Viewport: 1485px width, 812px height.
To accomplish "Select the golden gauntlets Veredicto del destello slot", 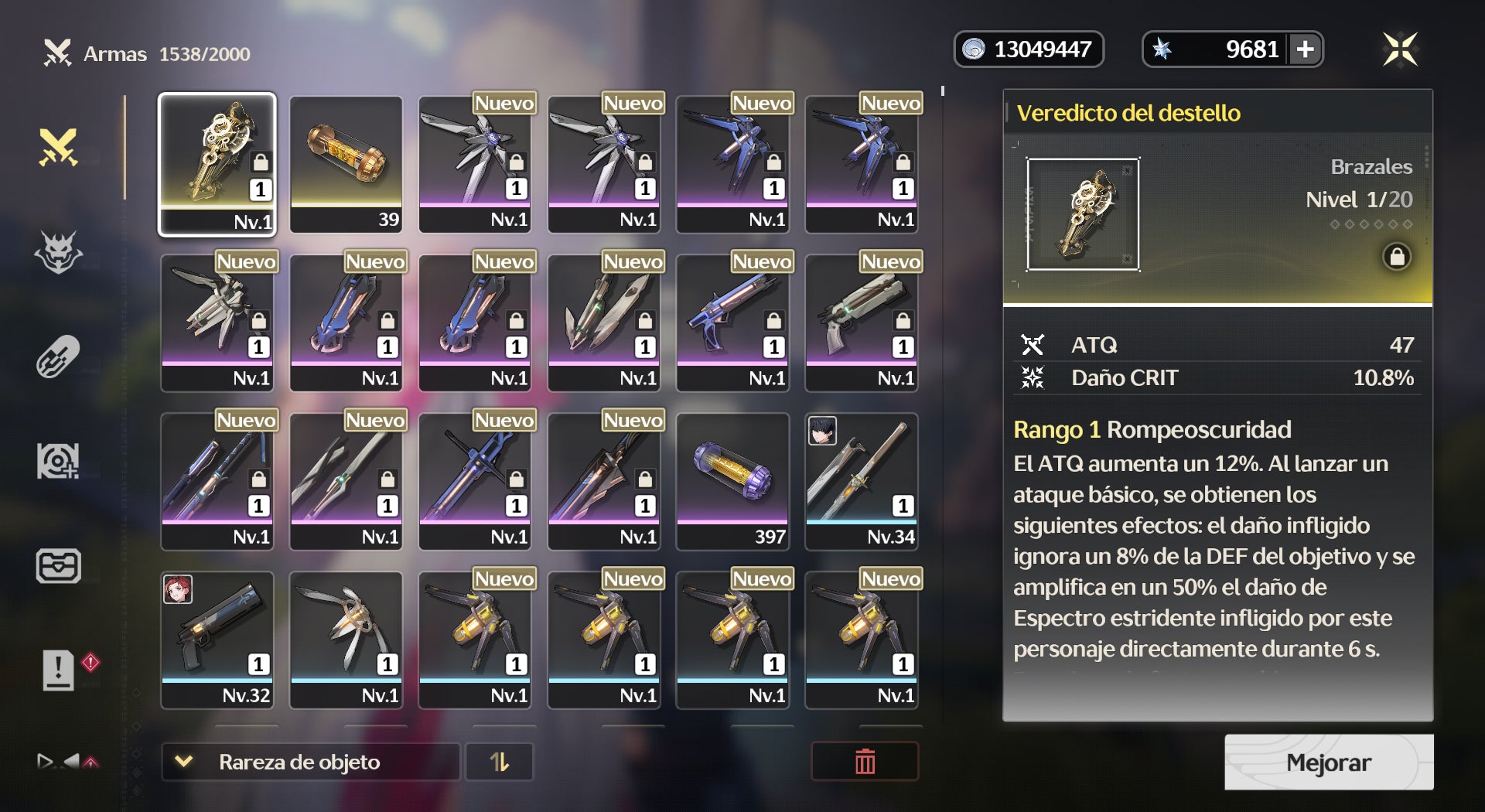I will point(217,164).
